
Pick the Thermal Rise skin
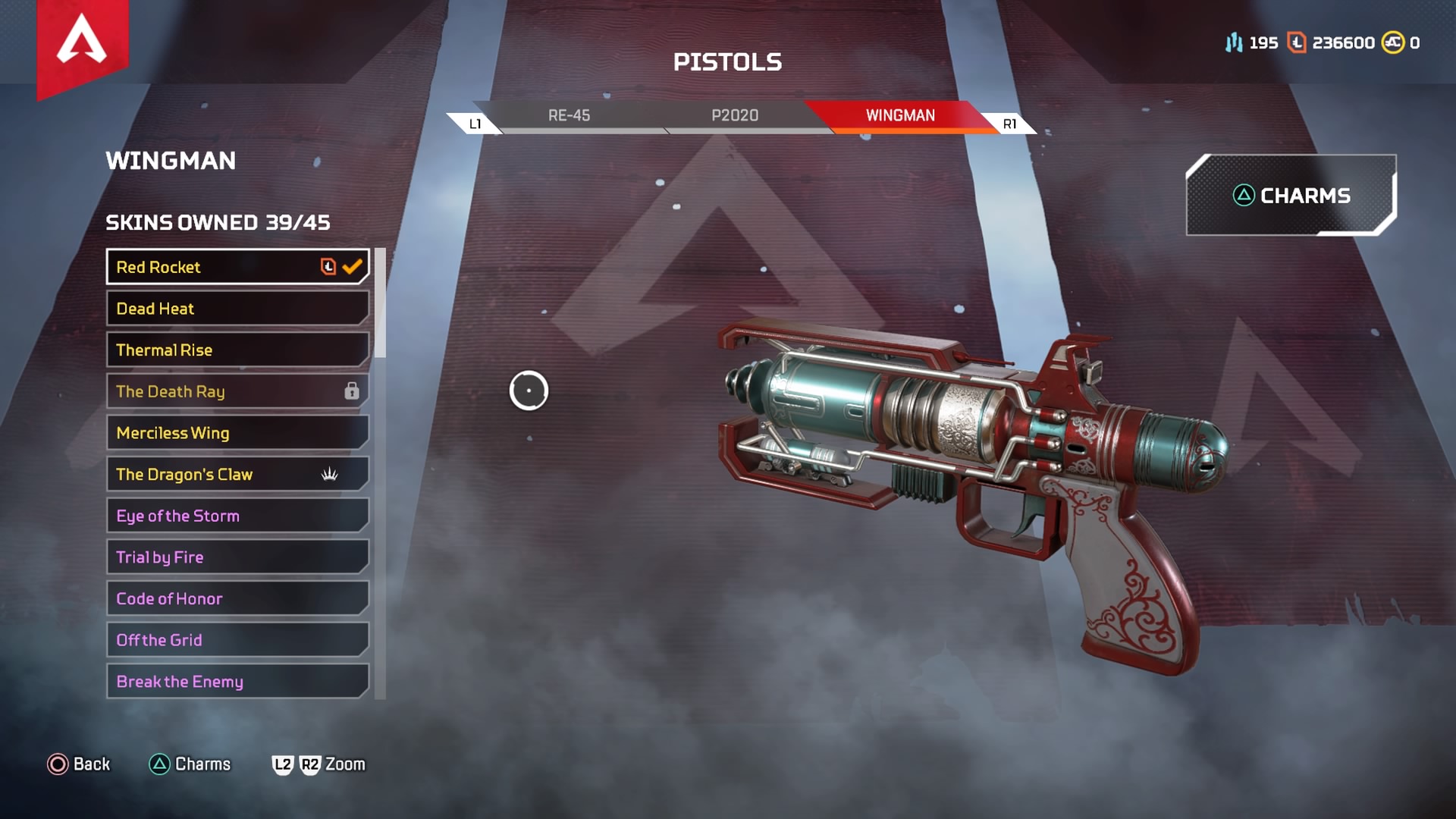[x=237, y=350]
